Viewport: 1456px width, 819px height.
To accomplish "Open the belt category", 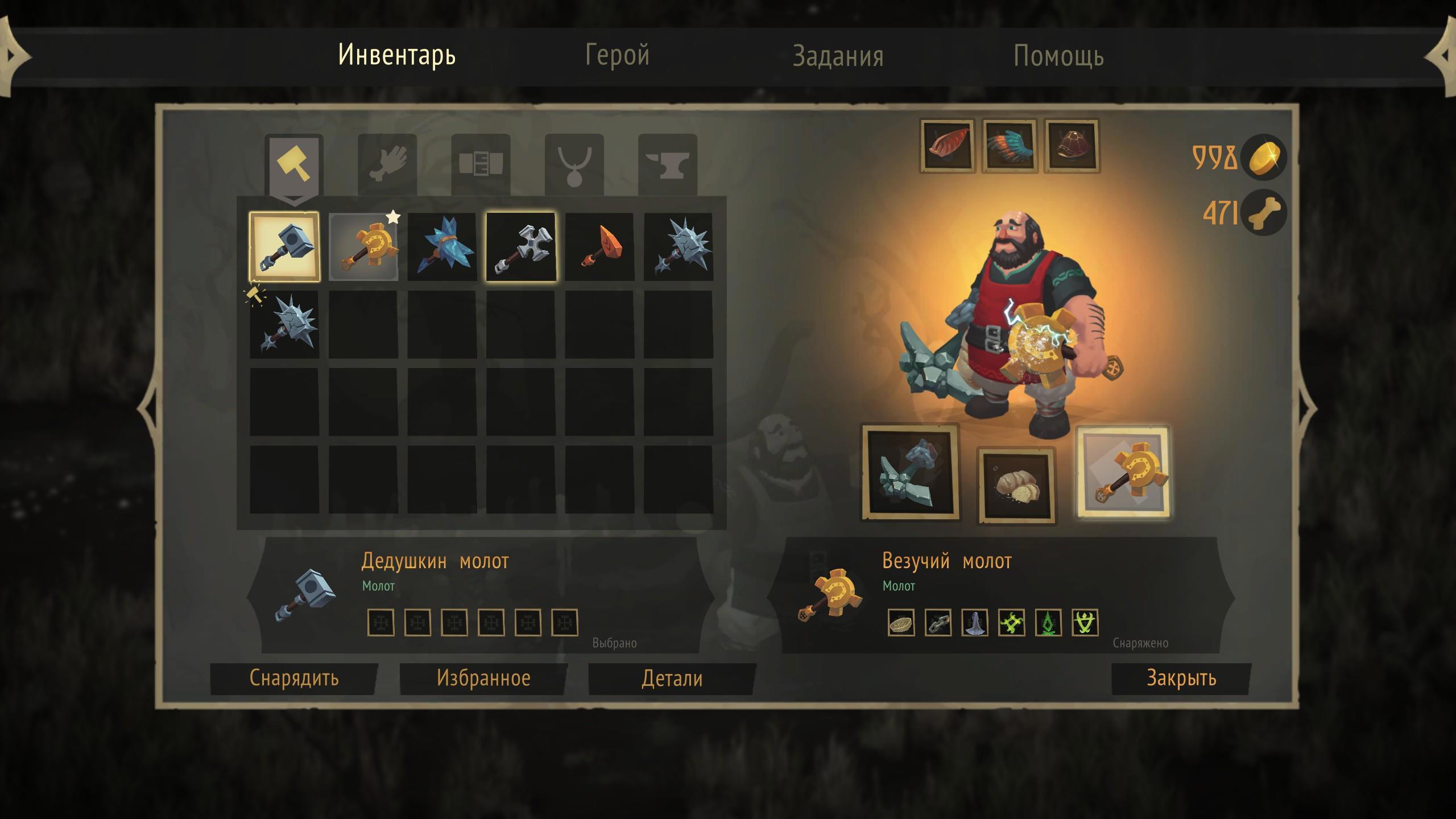I will 481,165.
